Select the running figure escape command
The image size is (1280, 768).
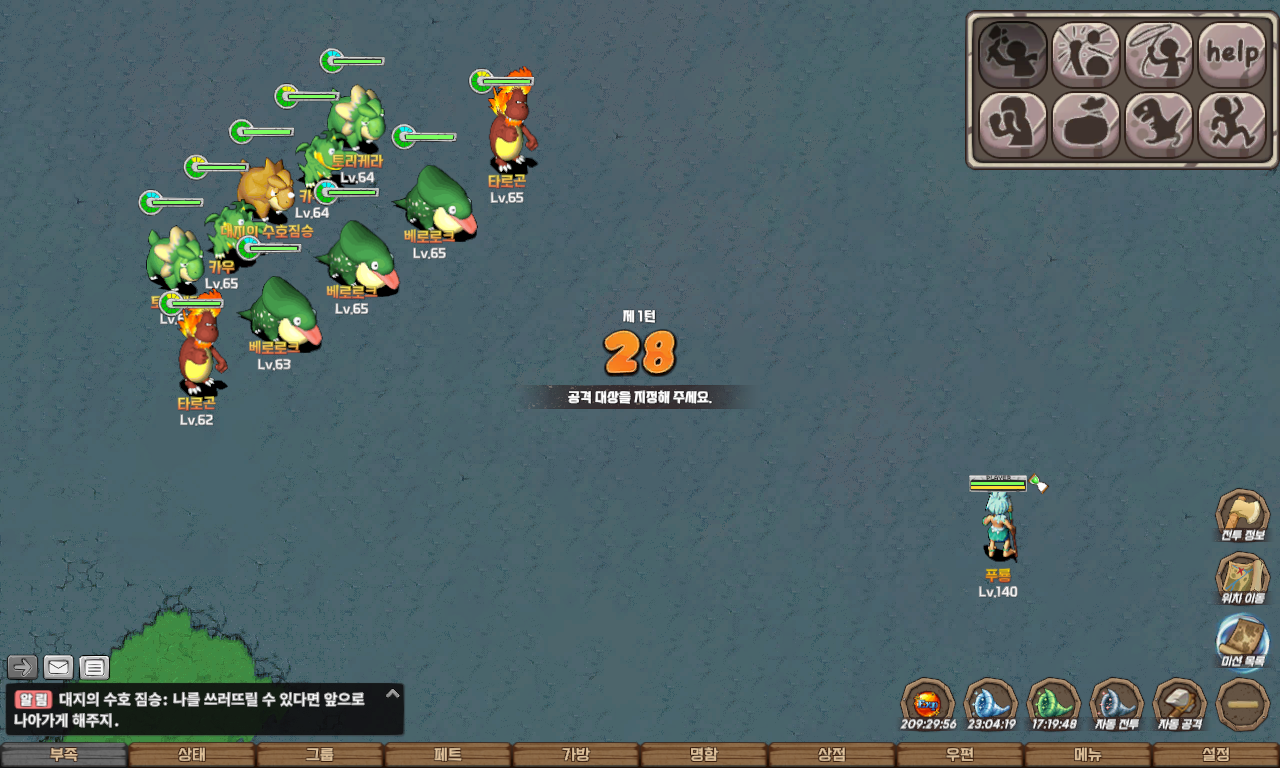(x=1232, y=125)
